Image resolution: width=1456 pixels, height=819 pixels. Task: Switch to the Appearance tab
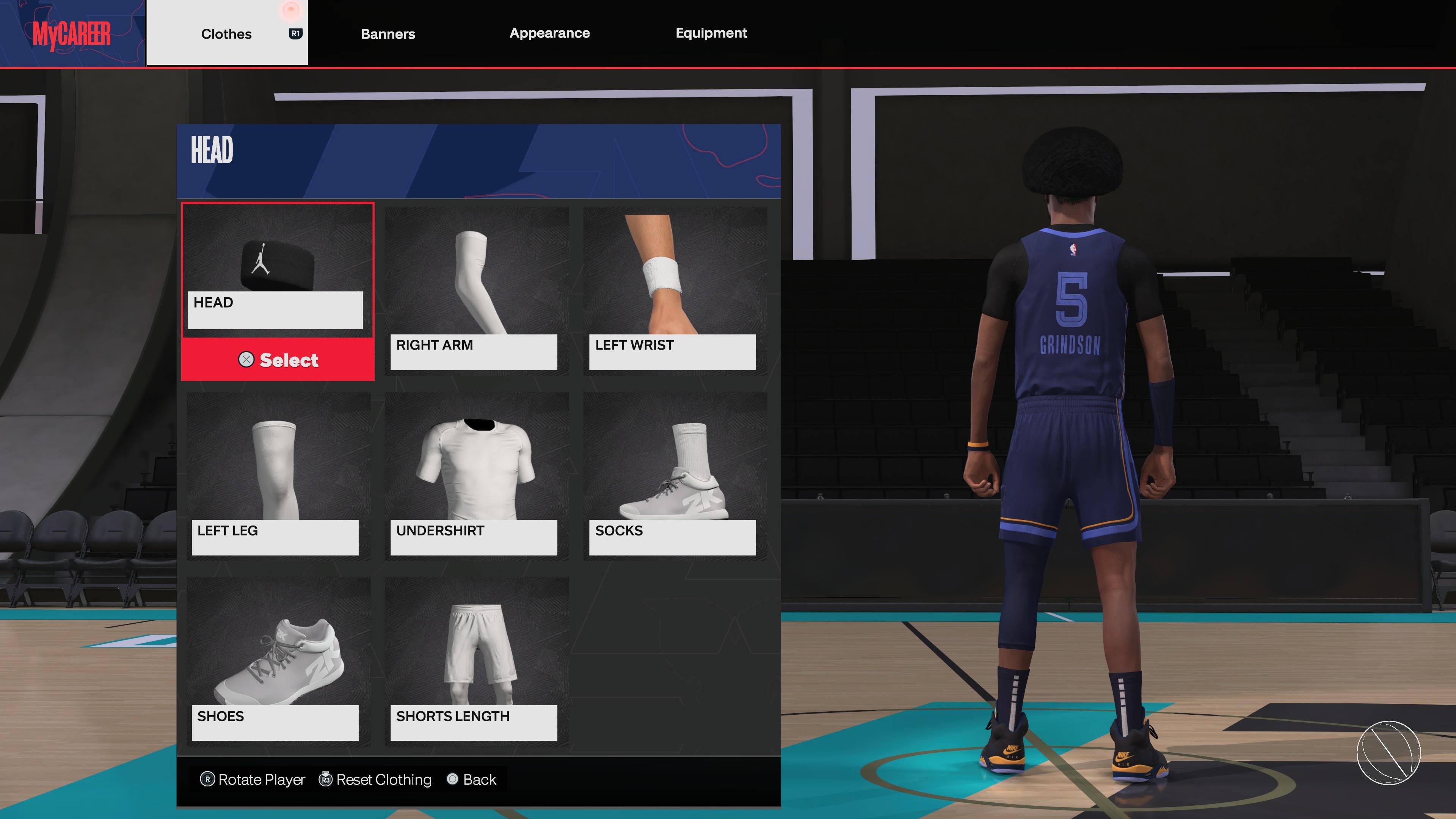549,33
